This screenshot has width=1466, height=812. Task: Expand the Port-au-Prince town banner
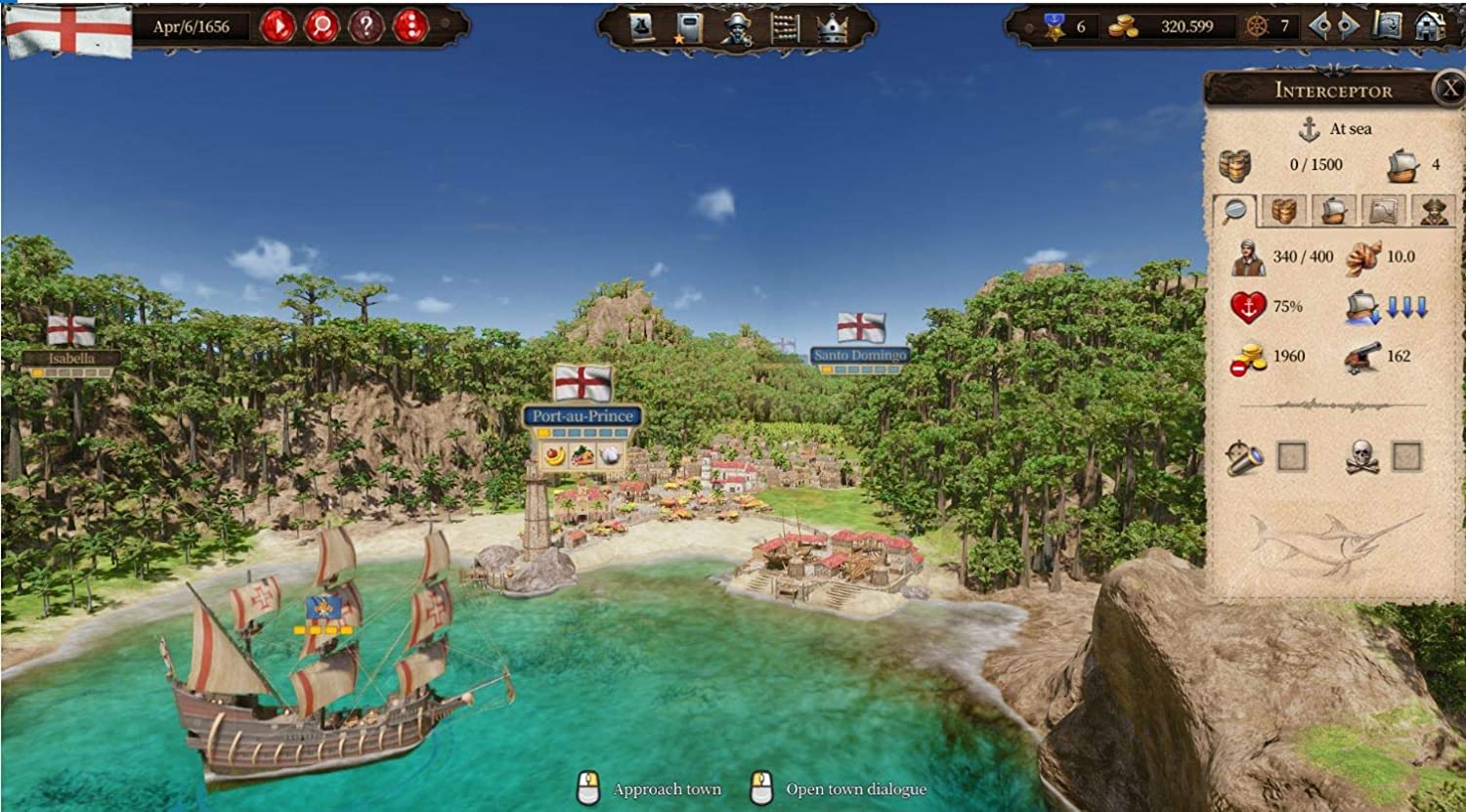click(x=582, y=414)
